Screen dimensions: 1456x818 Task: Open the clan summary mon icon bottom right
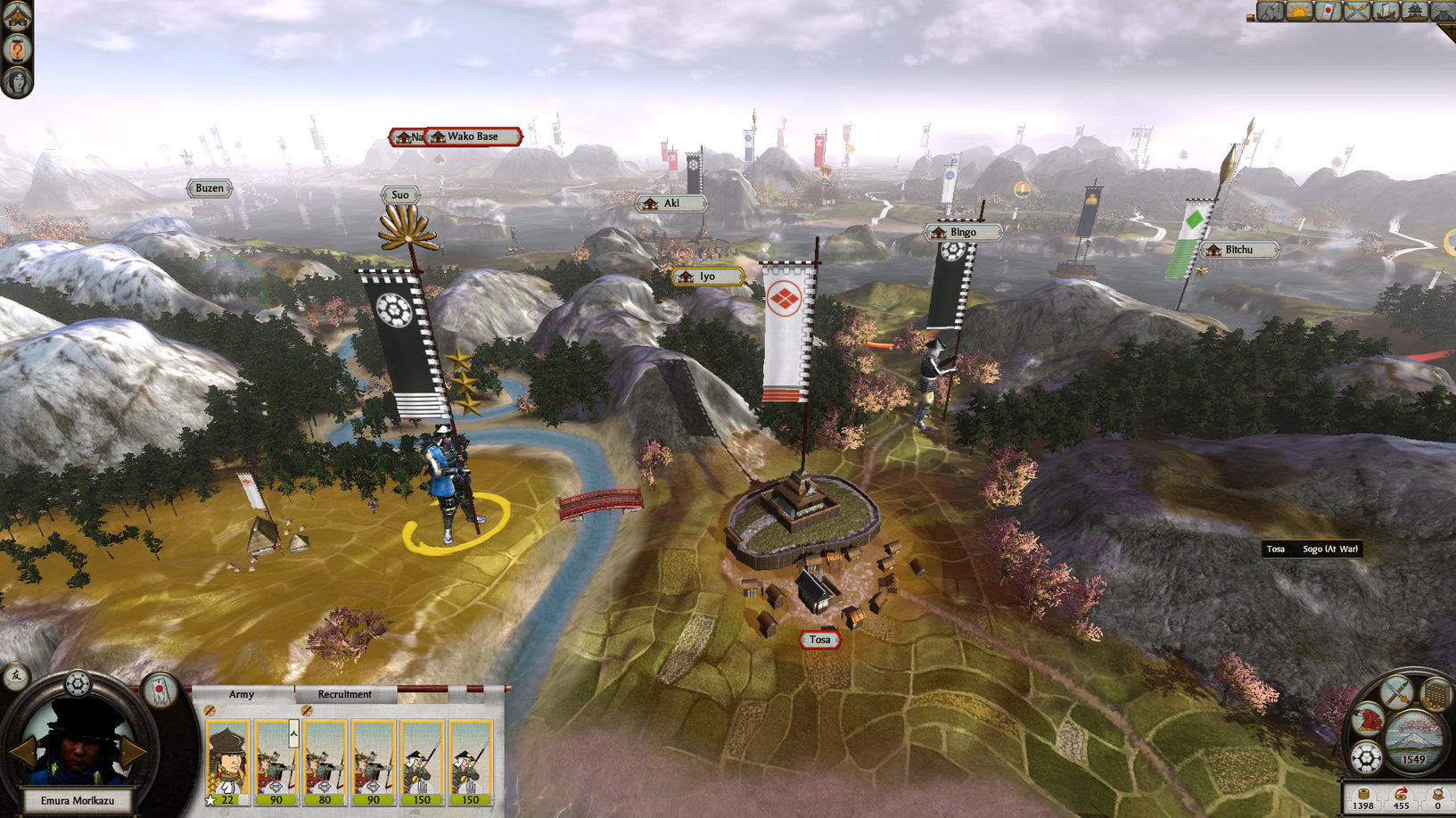[1366, 757]
